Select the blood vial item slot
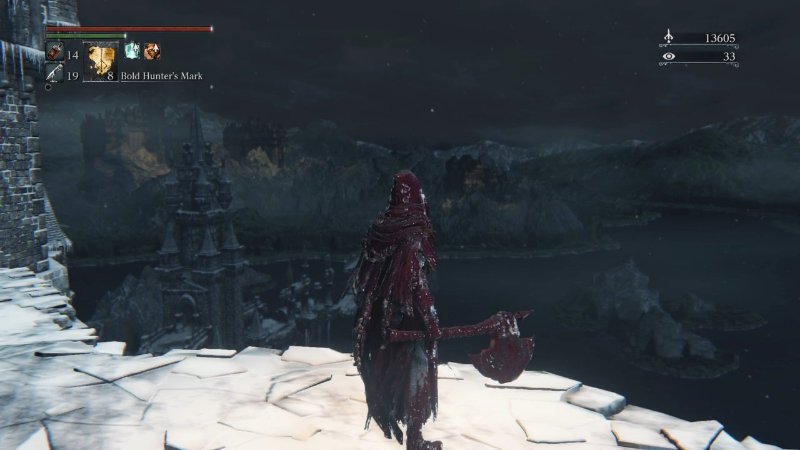This screenshot has height=450, width=800. [x=54, y=53]
